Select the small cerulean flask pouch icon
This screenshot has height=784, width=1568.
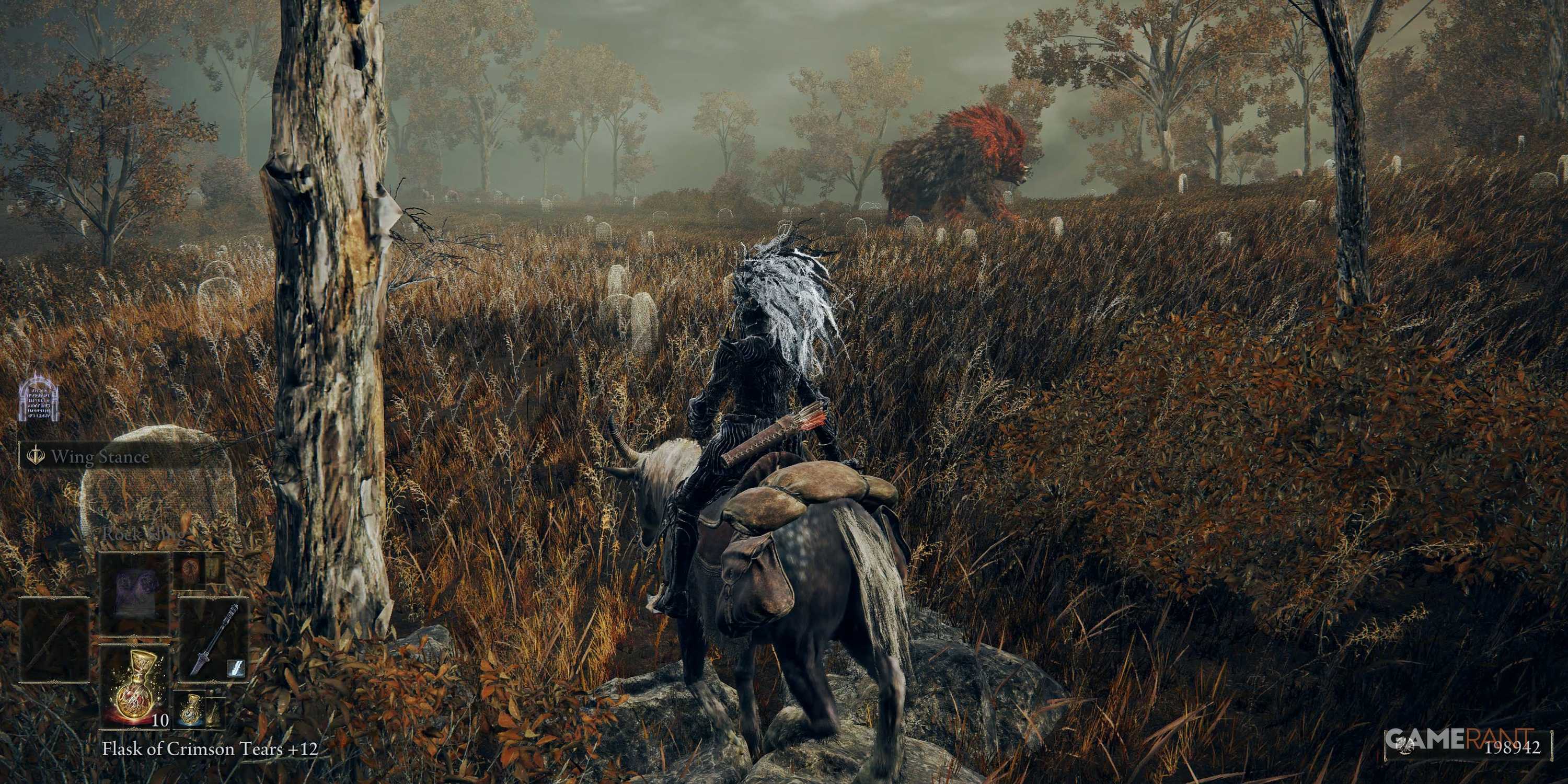(x=192, y=711)
